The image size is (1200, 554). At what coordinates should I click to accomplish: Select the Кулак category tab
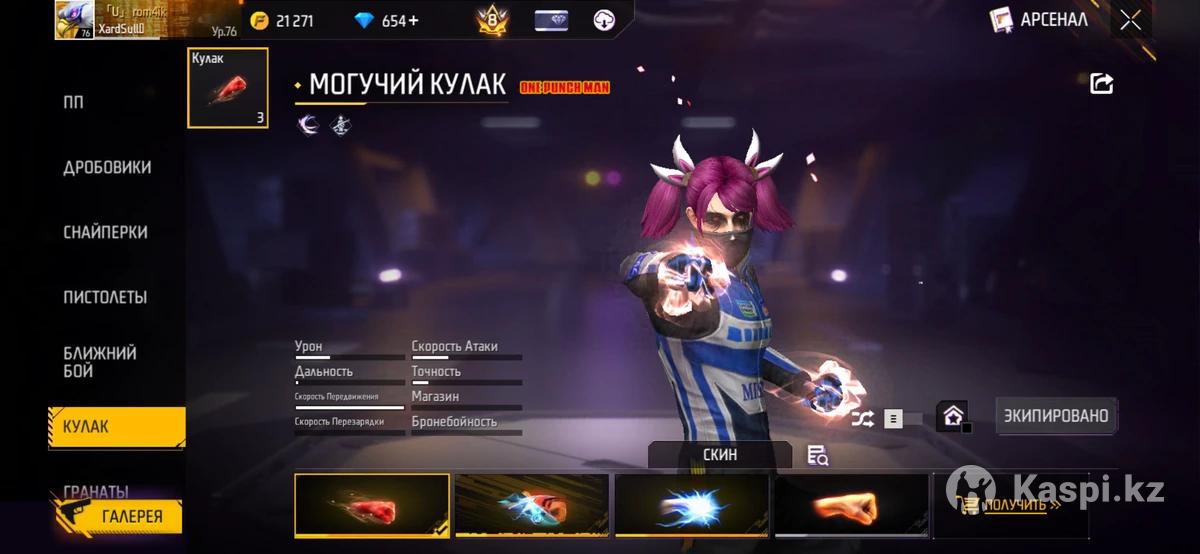(x=116, y=427)
